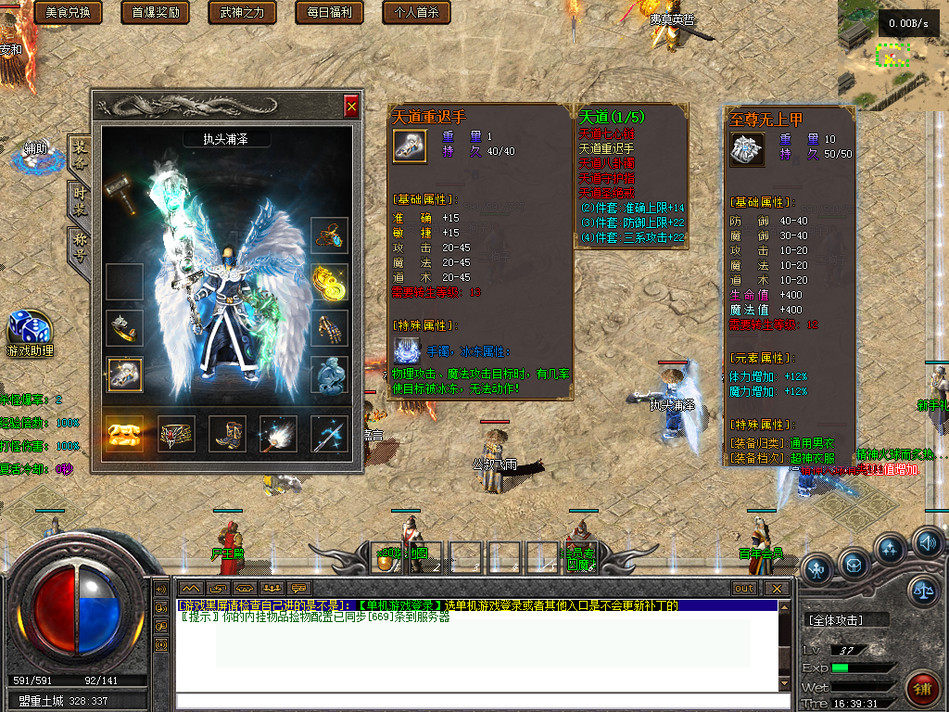Open the 美食兑换 menu
949x712 pixels.
click(68, 12)
